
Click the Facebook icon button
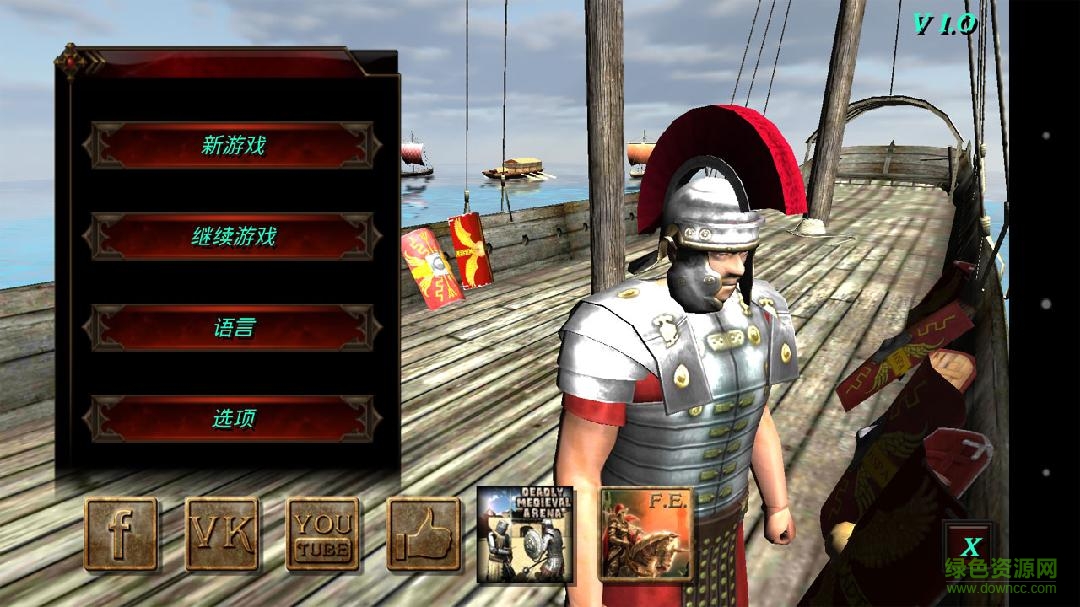pyautogui.click(x=121, y=534)
